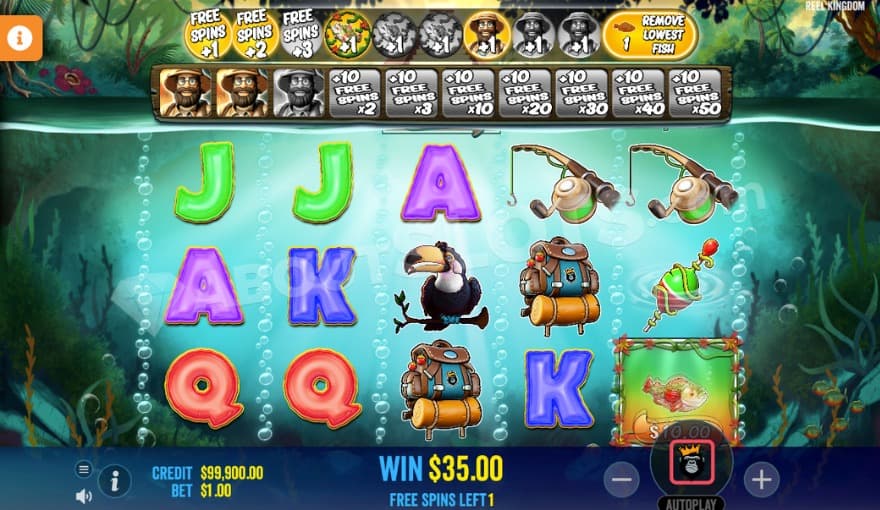Decrease the bet with the minus button
The image size is (880, 510).
622,480
